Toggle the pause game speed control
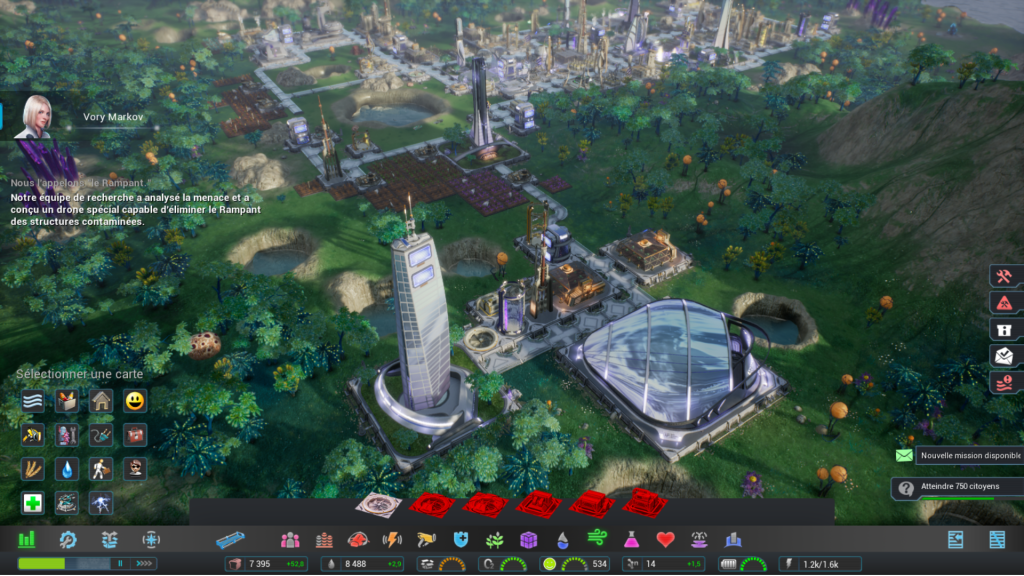Screen dimensions: 1024x576 click(x=121, y=564)
